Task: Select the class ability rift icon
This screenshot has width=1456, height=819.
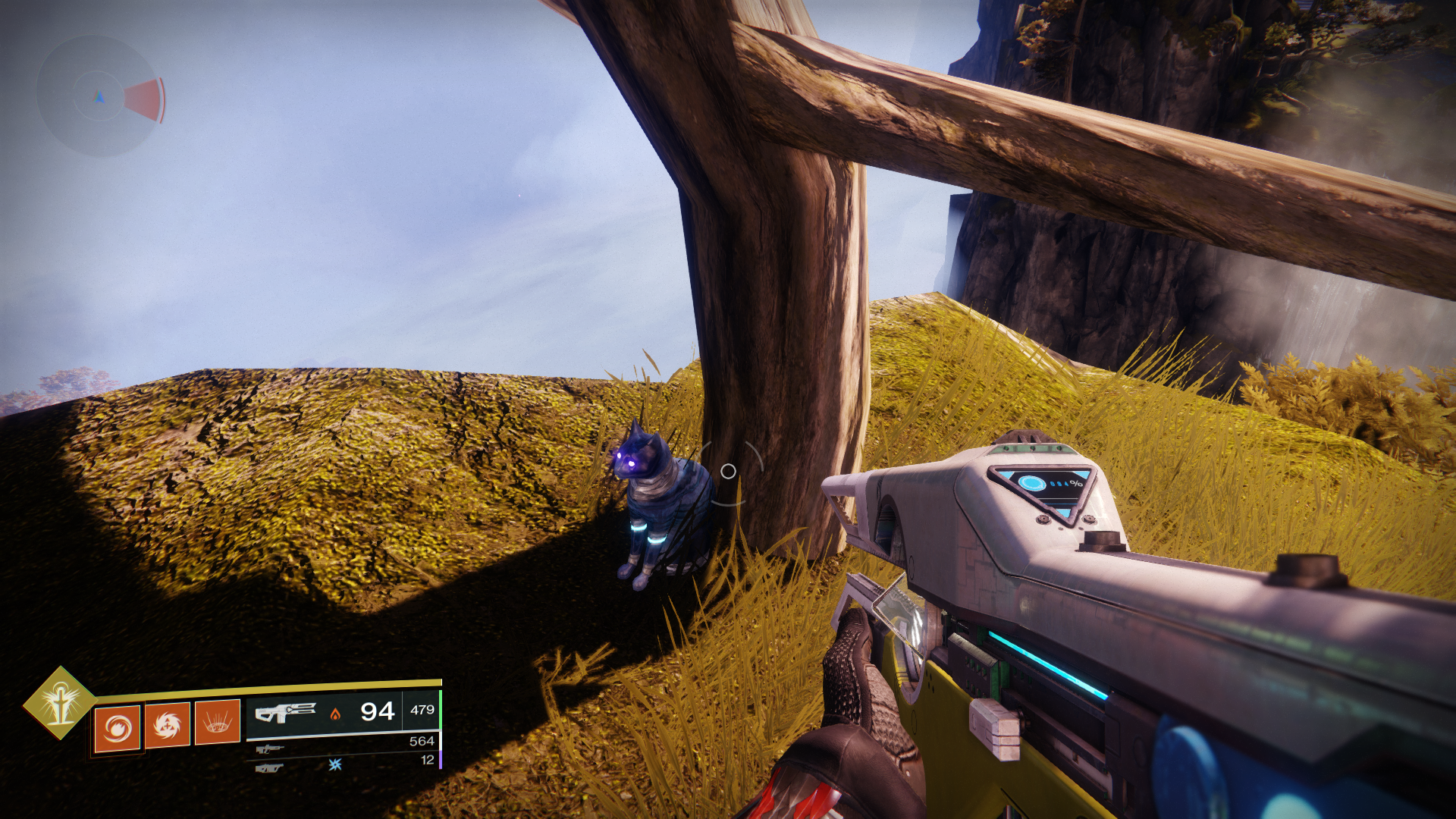Action: point(216,723)
